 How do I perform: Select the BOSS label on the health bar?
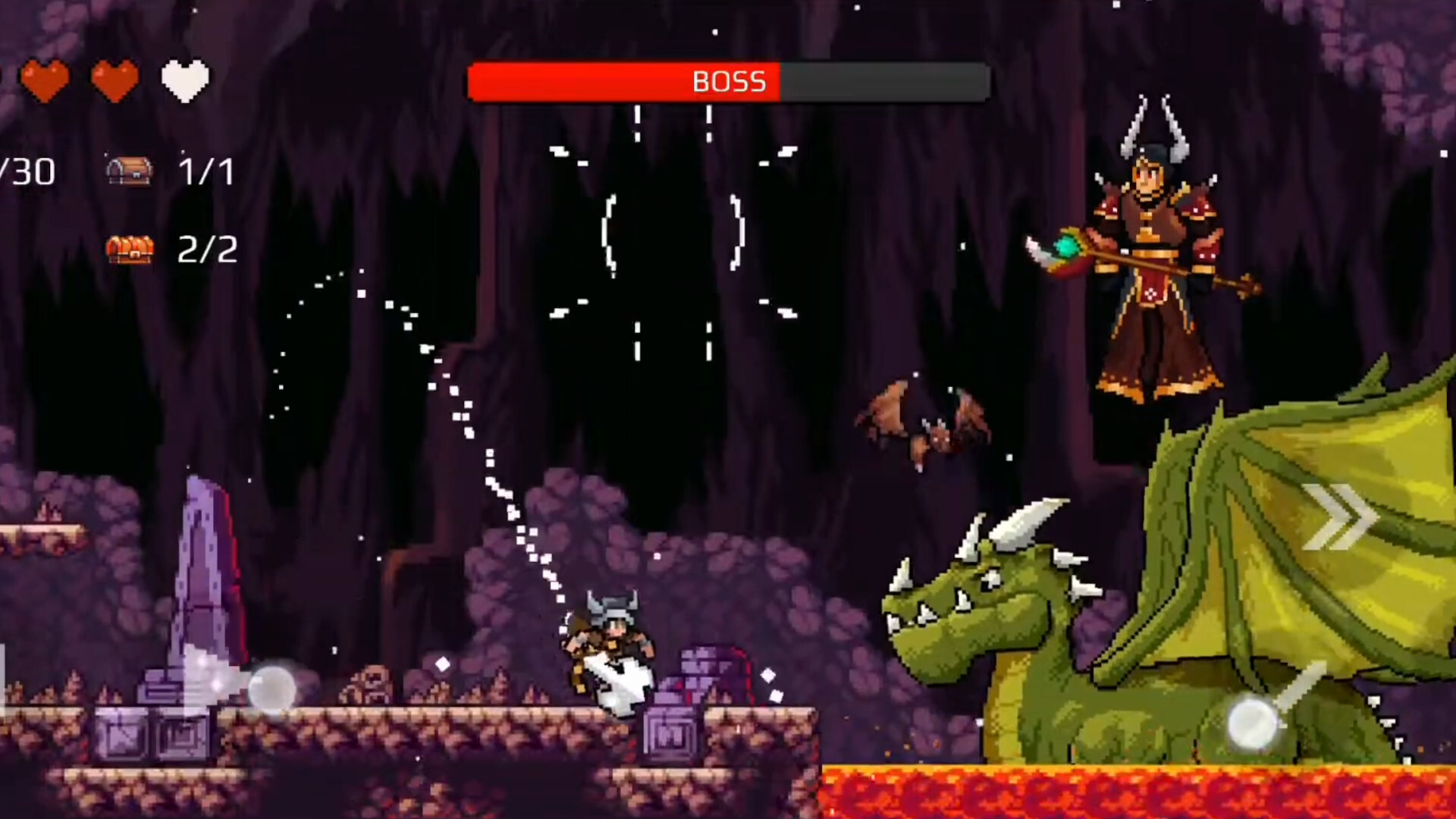point(728,82)
